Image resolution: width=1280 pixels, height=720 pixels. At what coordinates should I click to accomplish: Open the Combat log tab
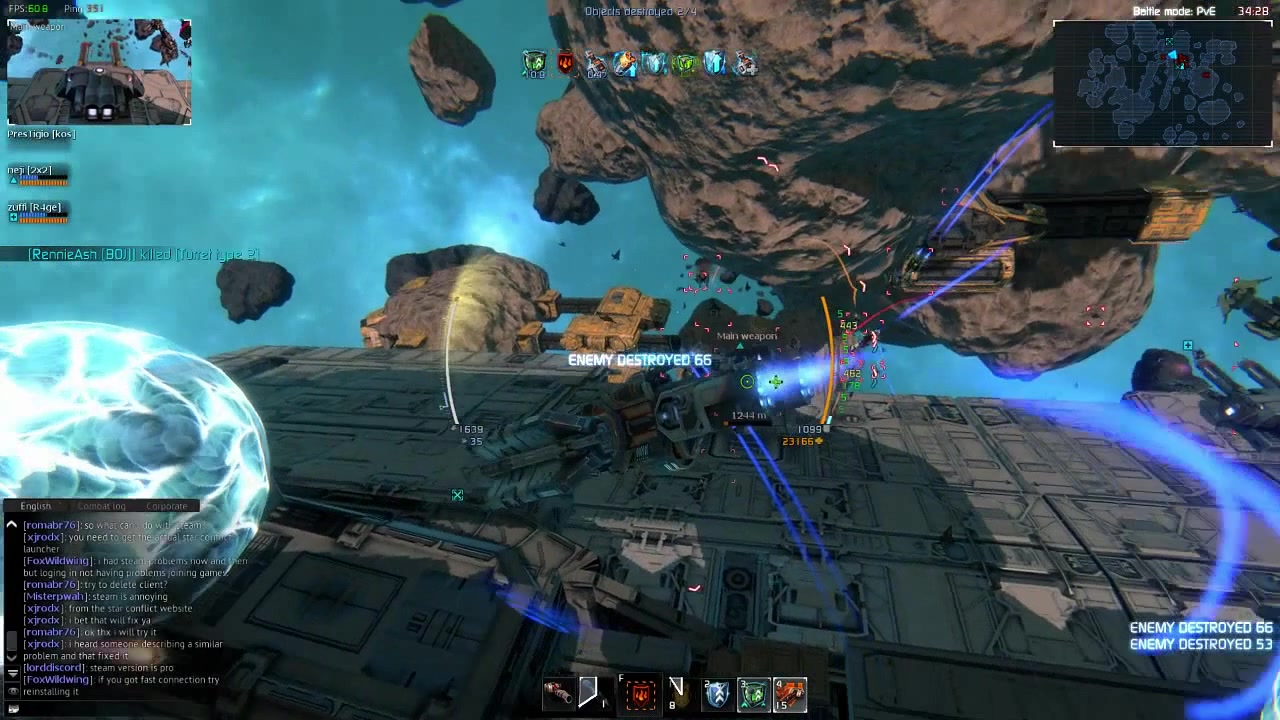(102, 506)
